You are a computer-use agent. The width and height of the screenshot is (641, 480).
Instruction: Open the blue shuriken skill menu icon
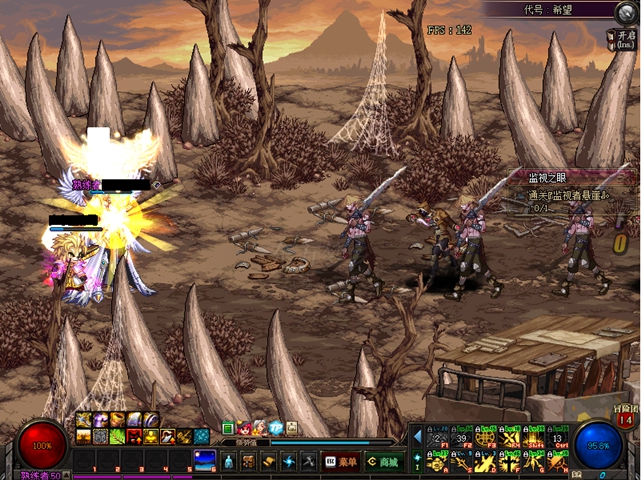pyautogui.click(x=288, y=461)
